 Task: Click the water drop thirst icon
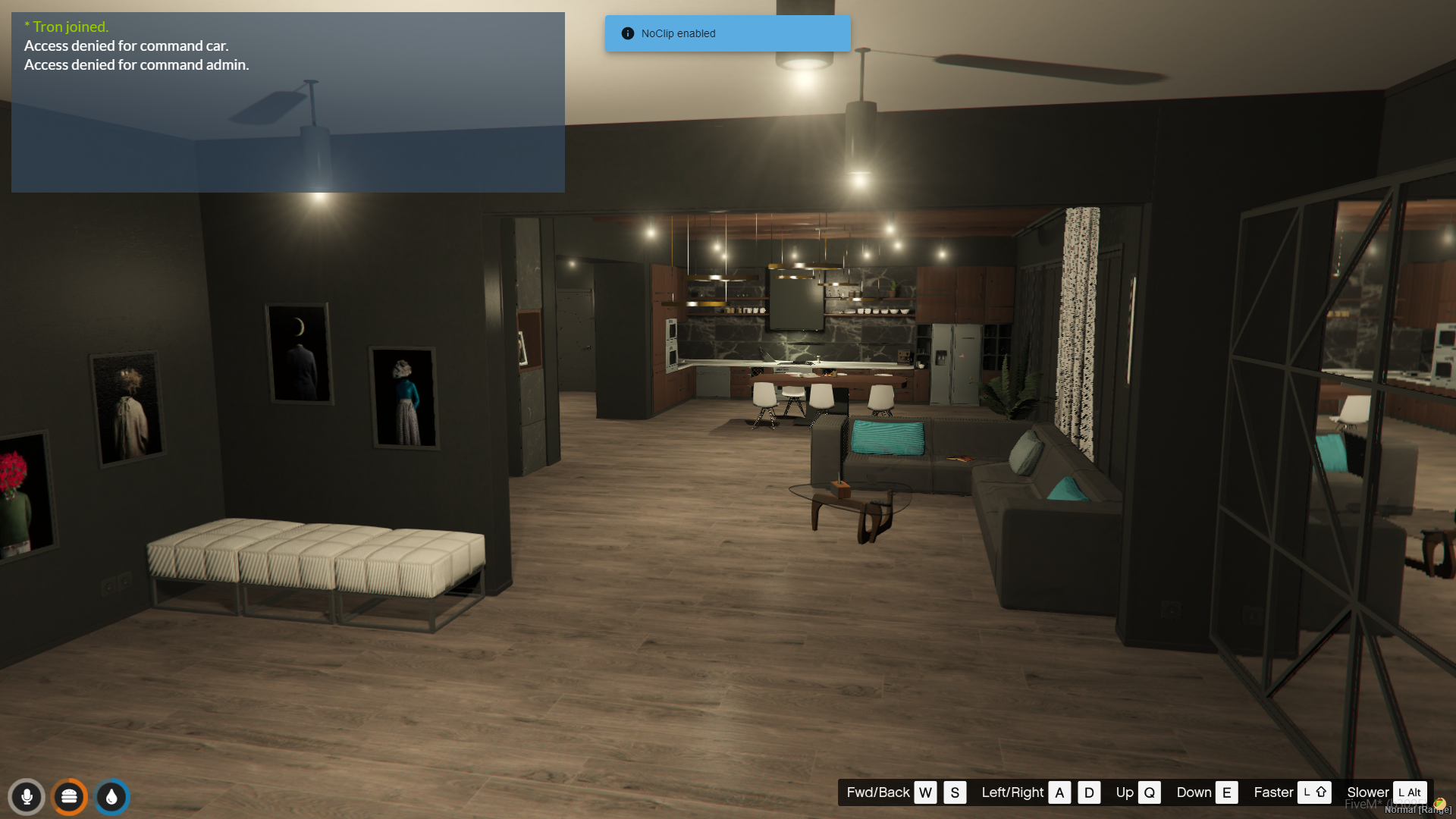(112, 797)
